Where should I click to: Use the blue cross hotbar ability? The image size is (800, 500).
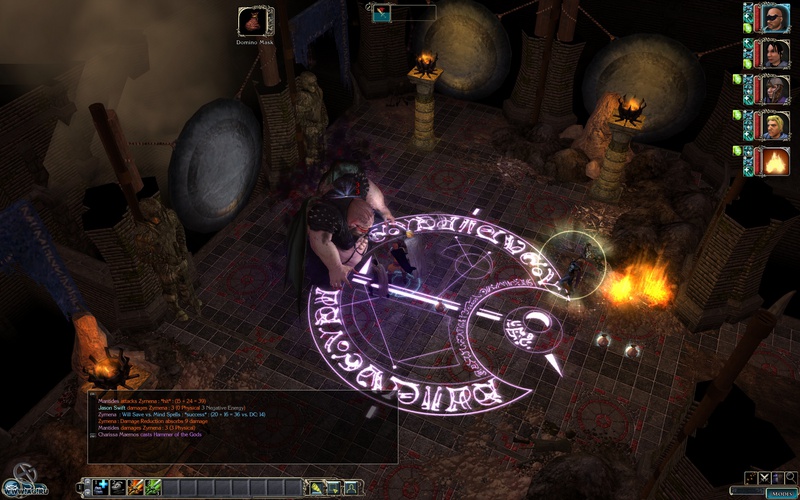click(x=102, y=487)
